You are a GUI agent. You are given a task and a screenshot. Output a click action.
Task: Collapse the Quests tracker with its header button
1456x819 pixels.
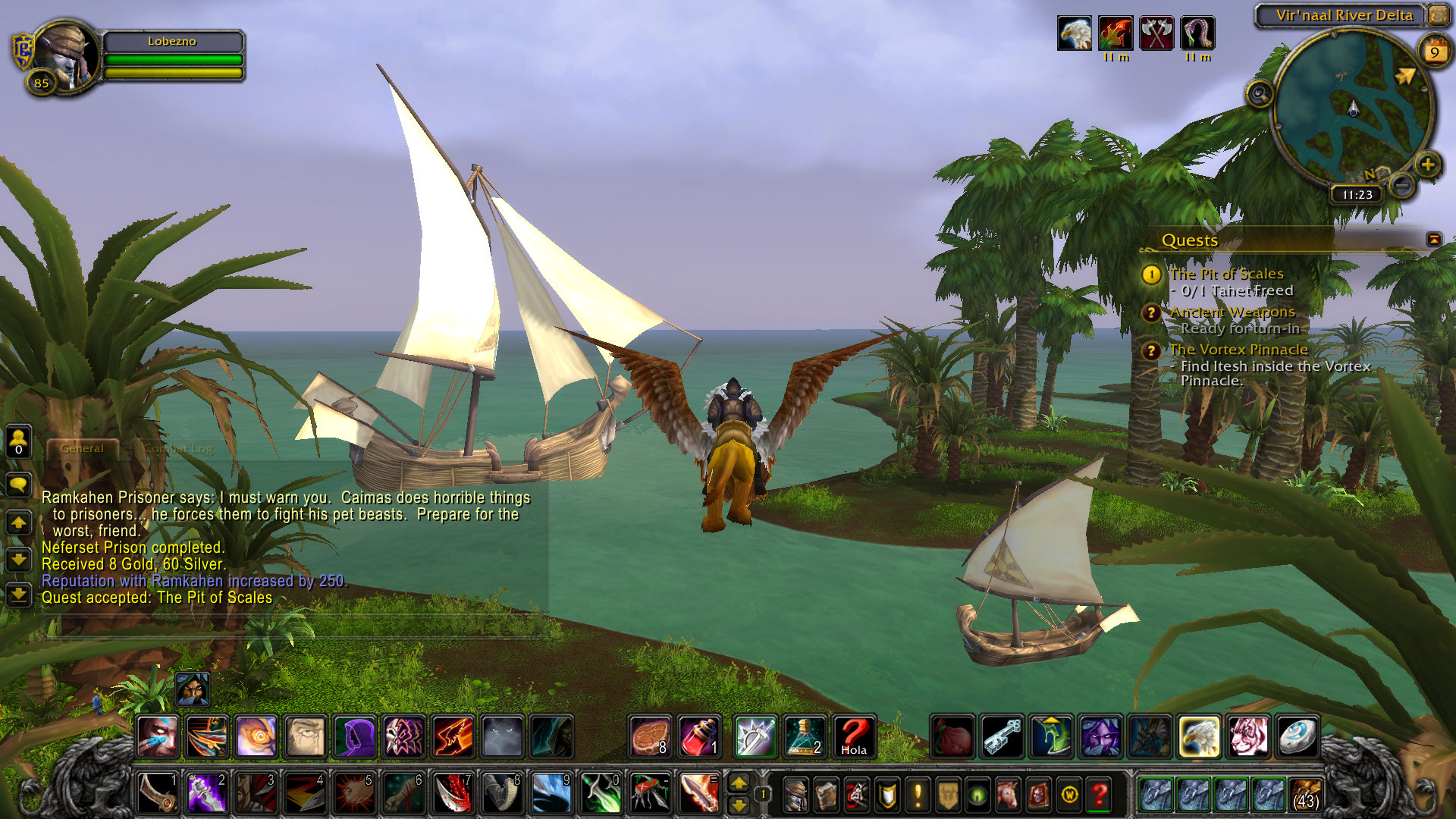[x=1433, y=240]
